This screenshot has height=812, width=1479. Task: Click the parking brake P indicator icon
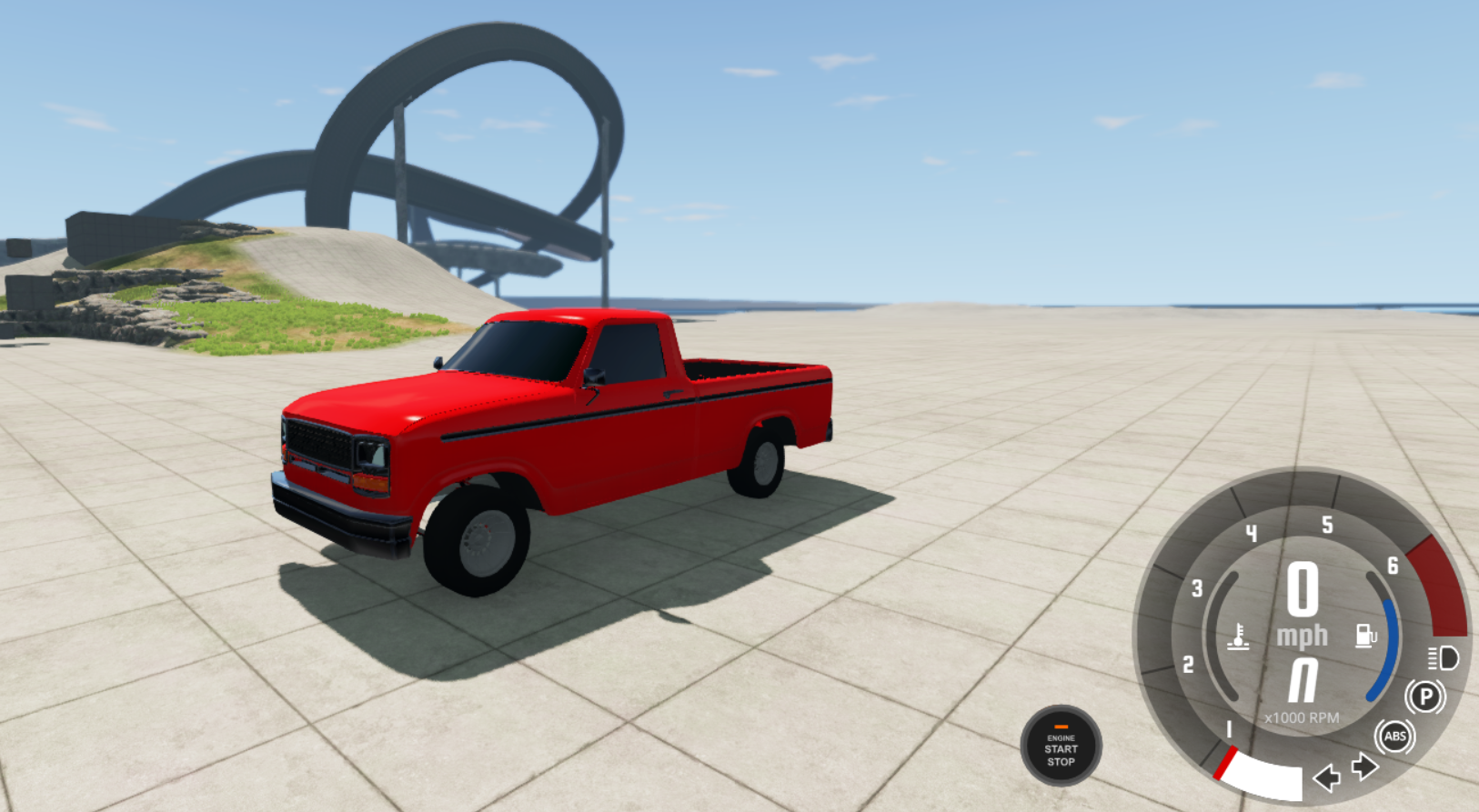(x=1426, y=698)
